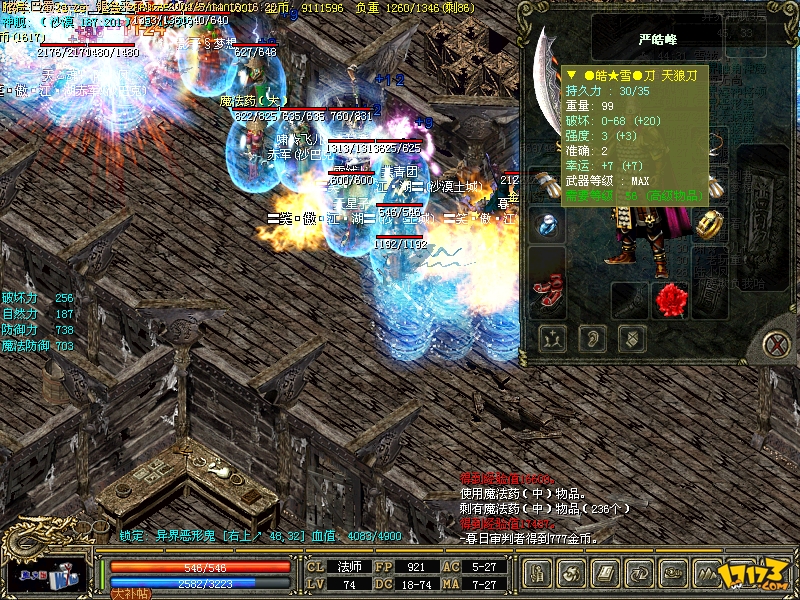Click the character figure bottom bar button

point(538,573)
